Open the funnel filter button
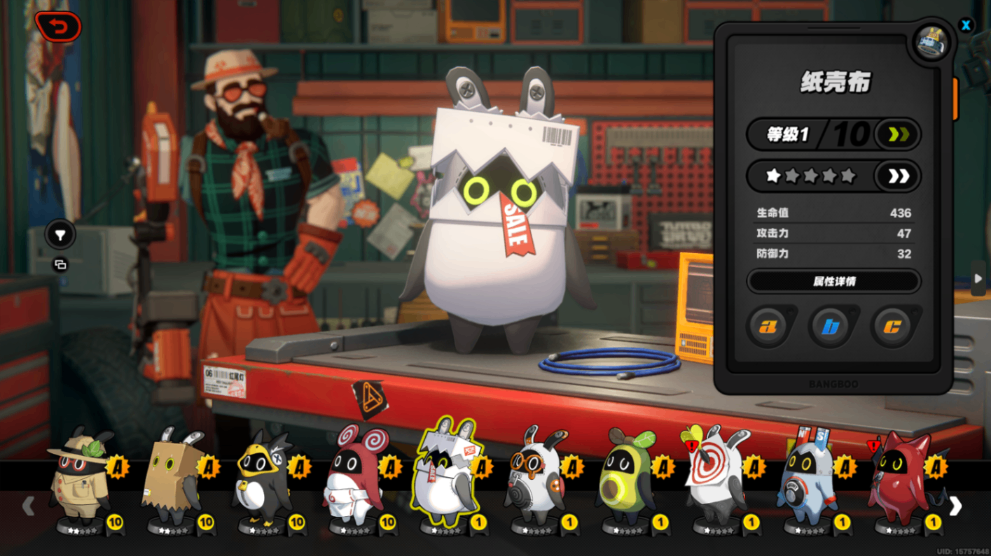Screen dimensions: 991x556 click(x=60, y=235)
